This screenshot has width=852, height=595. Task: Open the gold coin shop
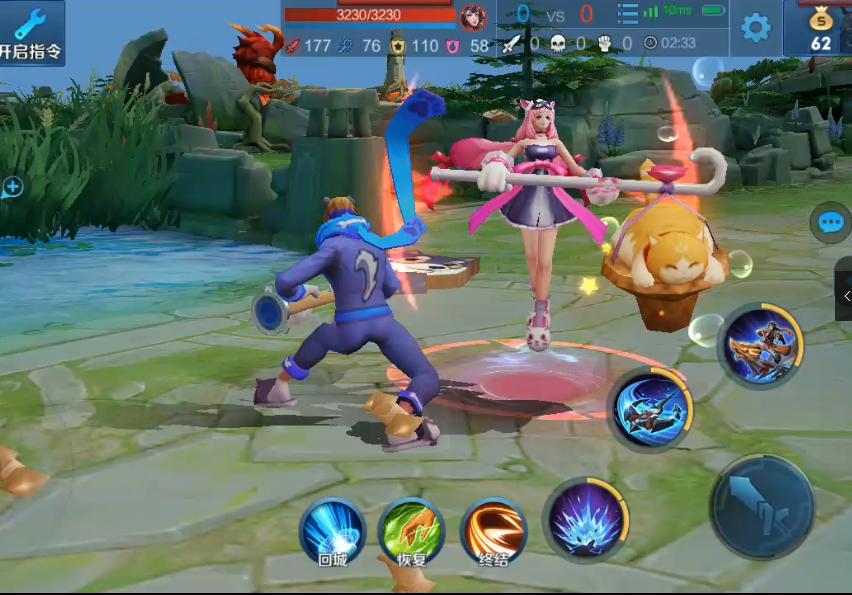(x=820, y=28)
